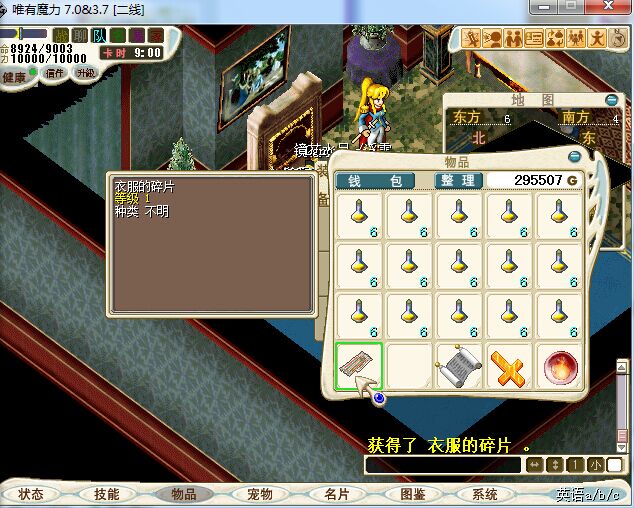Click the 信件 mail button
Image resolution: width=634 pixels, height=508 pixels.
(54, 74)
